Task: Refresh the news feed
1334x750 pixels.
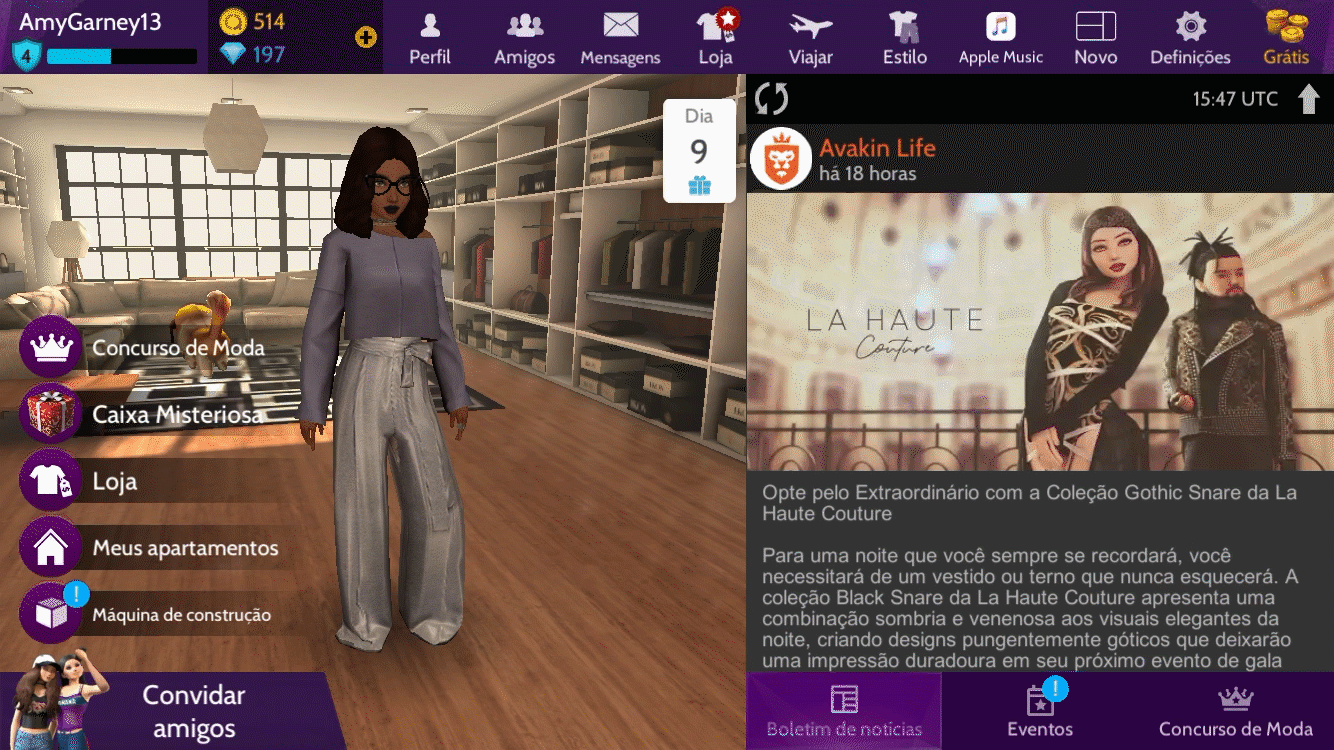Action: coord(772,98)
